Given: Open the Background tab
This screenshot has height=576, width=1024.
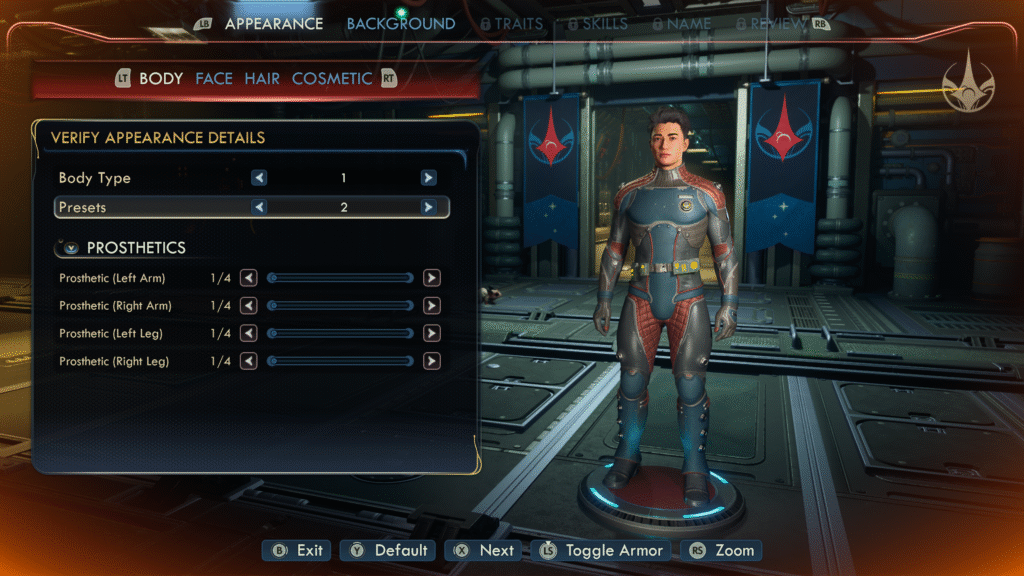Looking at the screenshot, I should (x=400, y=23).
